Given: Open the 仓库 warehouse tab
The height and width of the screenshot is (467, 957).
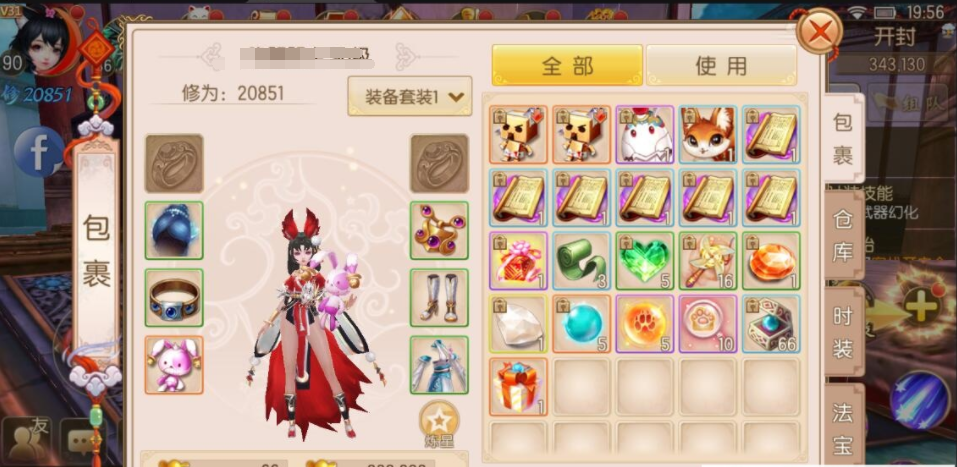Looking at the screenshot, I should [x=844, y=239].
